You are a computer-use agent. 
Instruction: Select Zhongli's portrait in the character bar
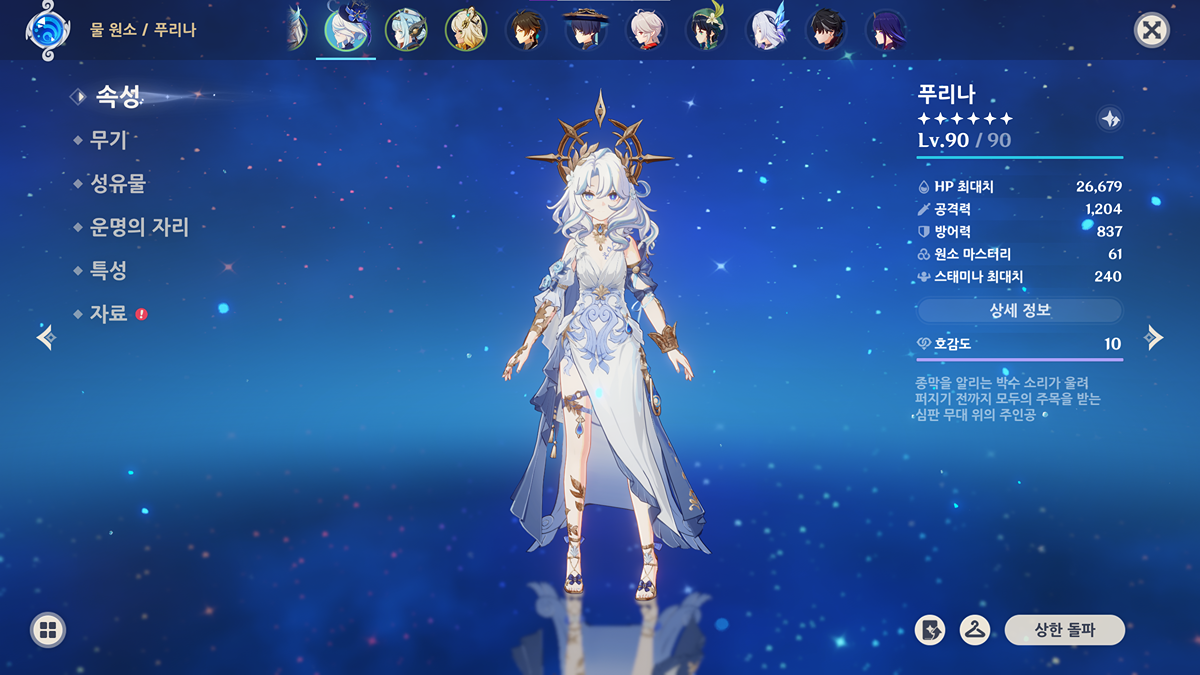click(526, 30)
